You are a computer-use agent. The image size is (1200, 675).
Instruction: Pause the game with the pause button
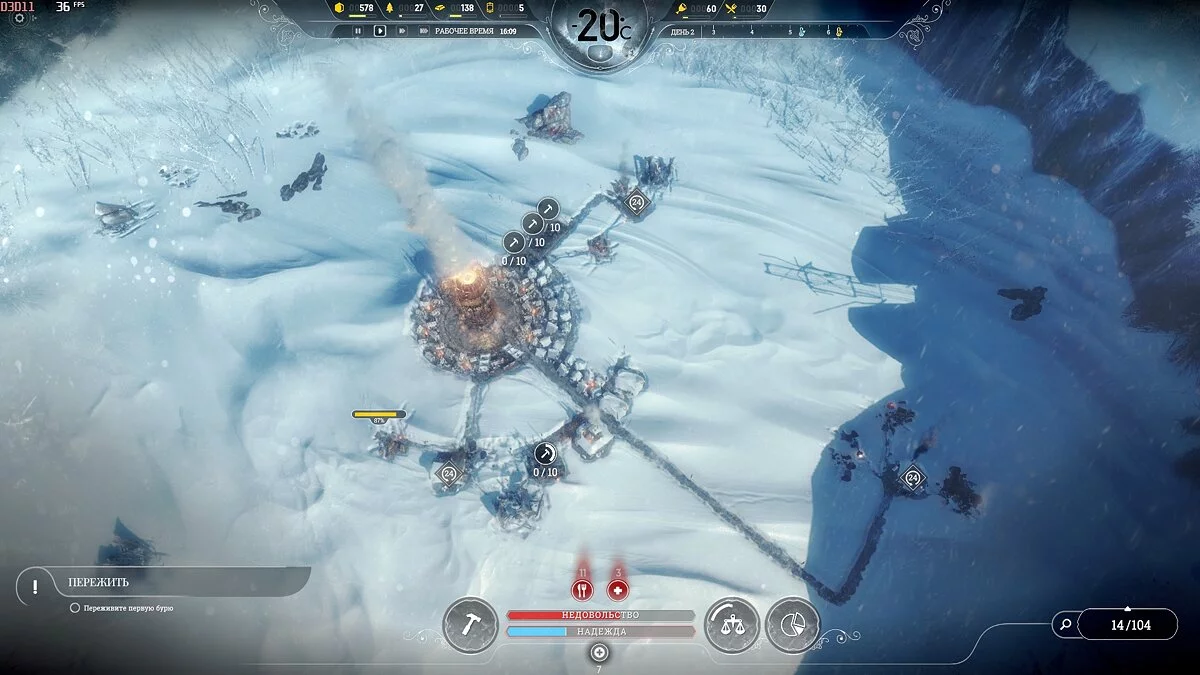358,31
